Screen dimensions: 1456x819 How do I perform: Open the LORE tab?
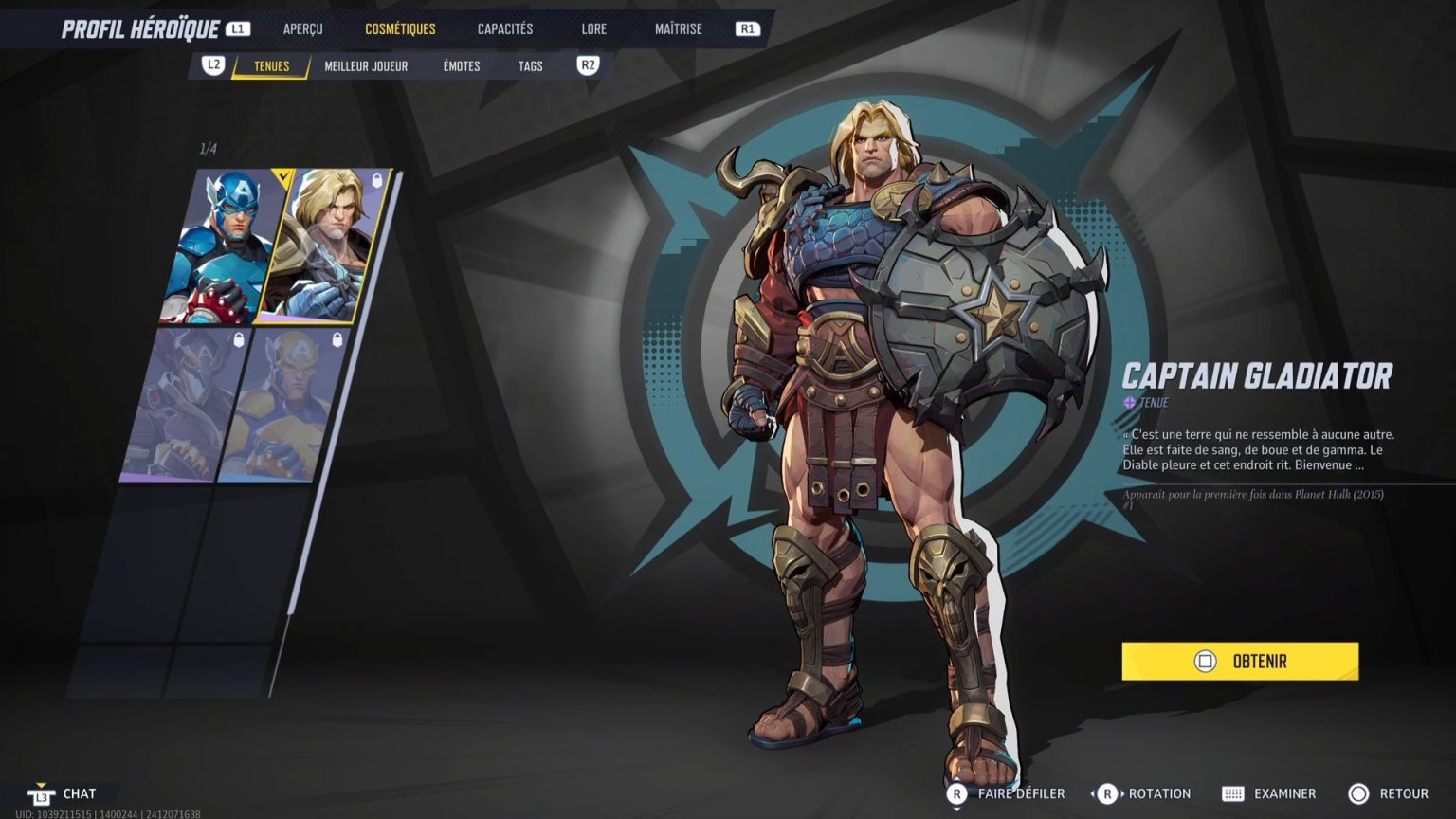pos(593,27)
